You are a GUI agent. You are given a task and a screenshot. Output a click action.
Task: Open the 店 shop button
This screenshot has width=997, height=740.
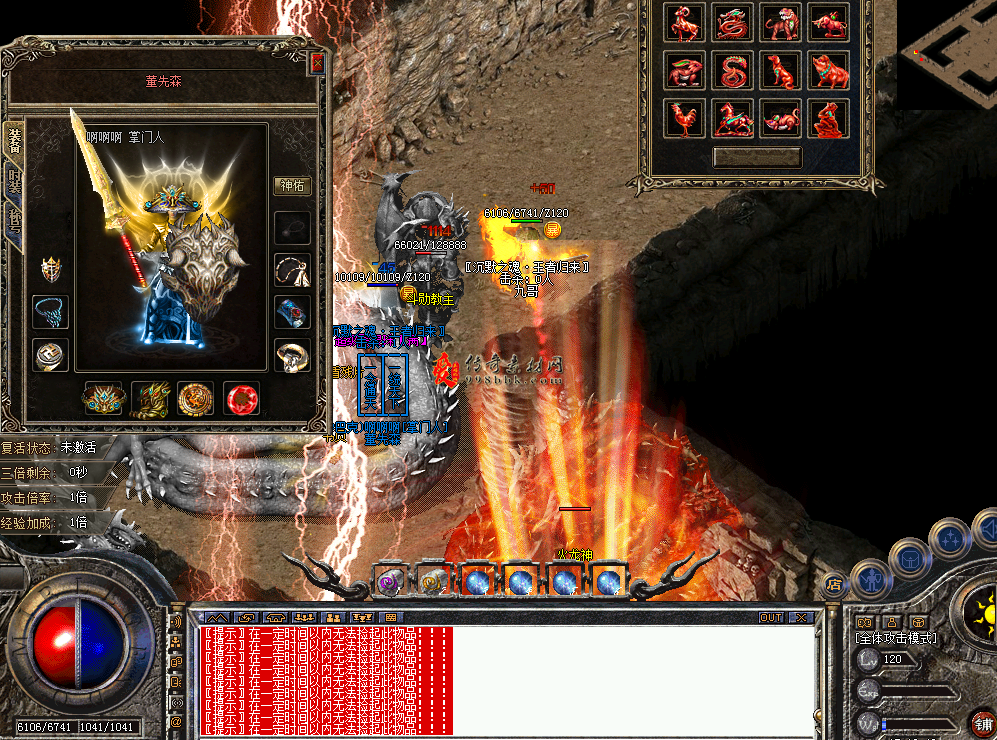(x=833, y=583)
